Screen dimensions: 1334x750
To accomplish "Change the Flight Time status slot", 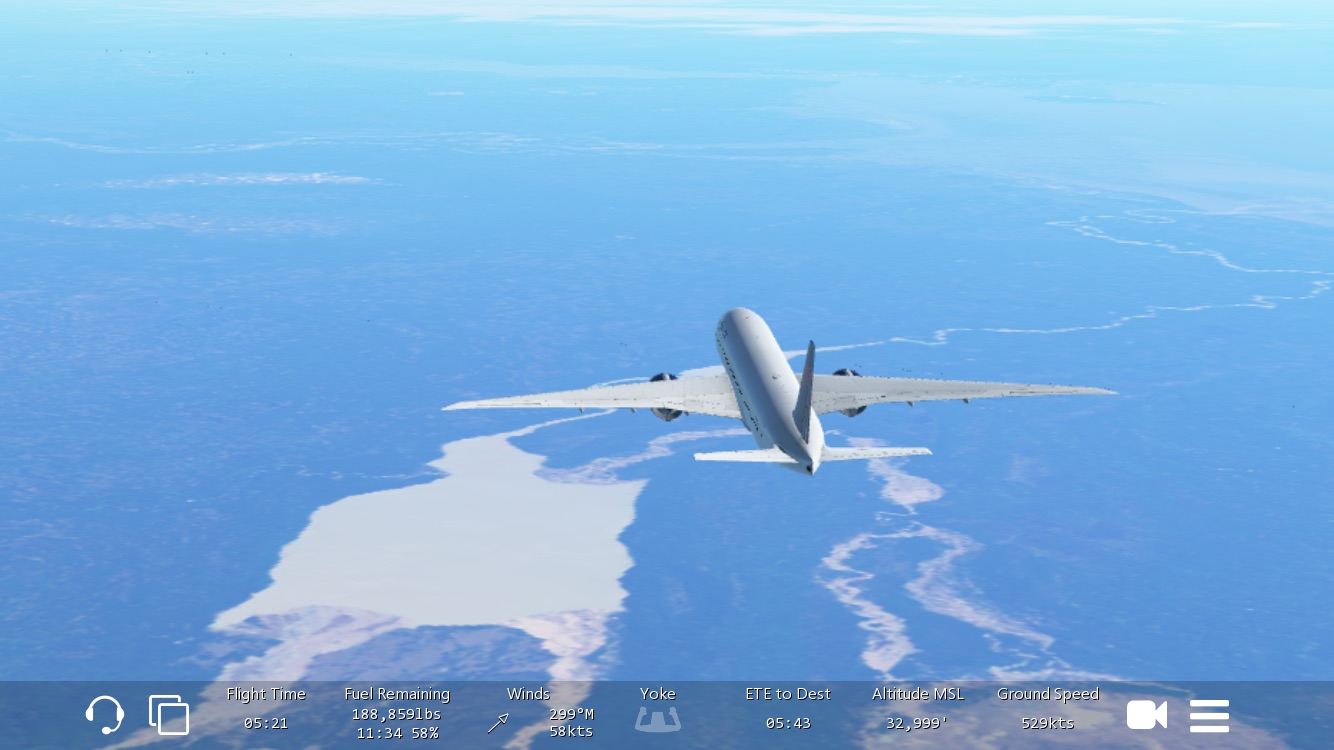I will (266, 709).
